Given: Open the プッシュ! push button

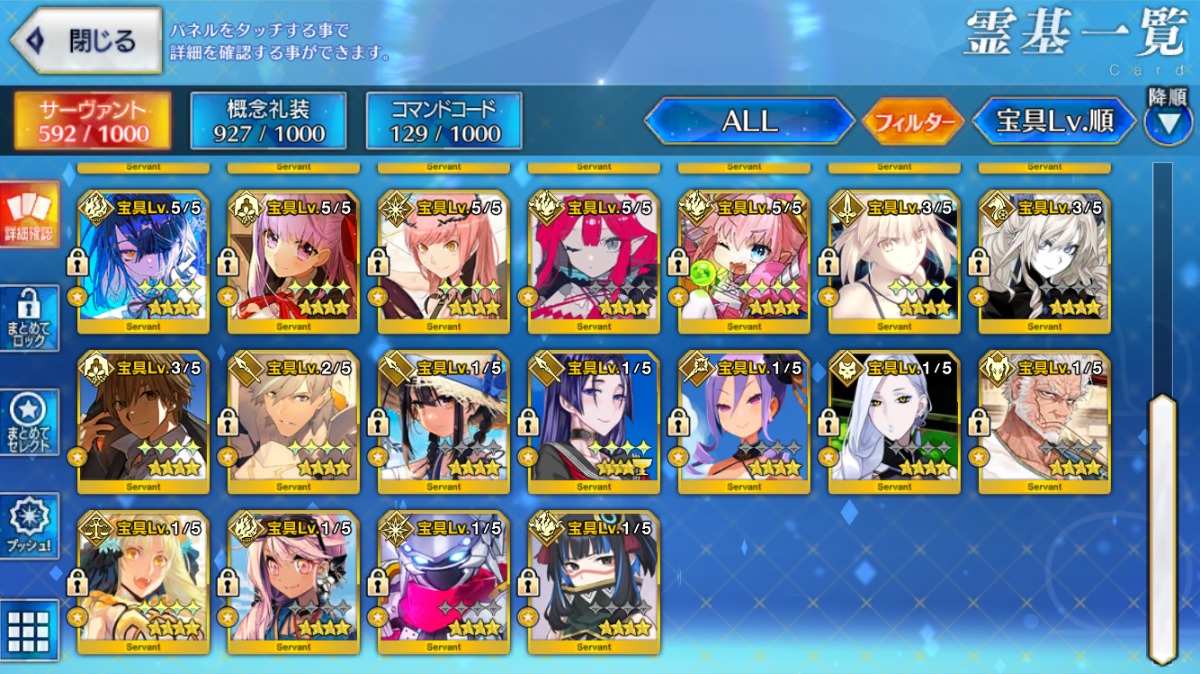Looking at the screenshot, I should coord(29,525).
